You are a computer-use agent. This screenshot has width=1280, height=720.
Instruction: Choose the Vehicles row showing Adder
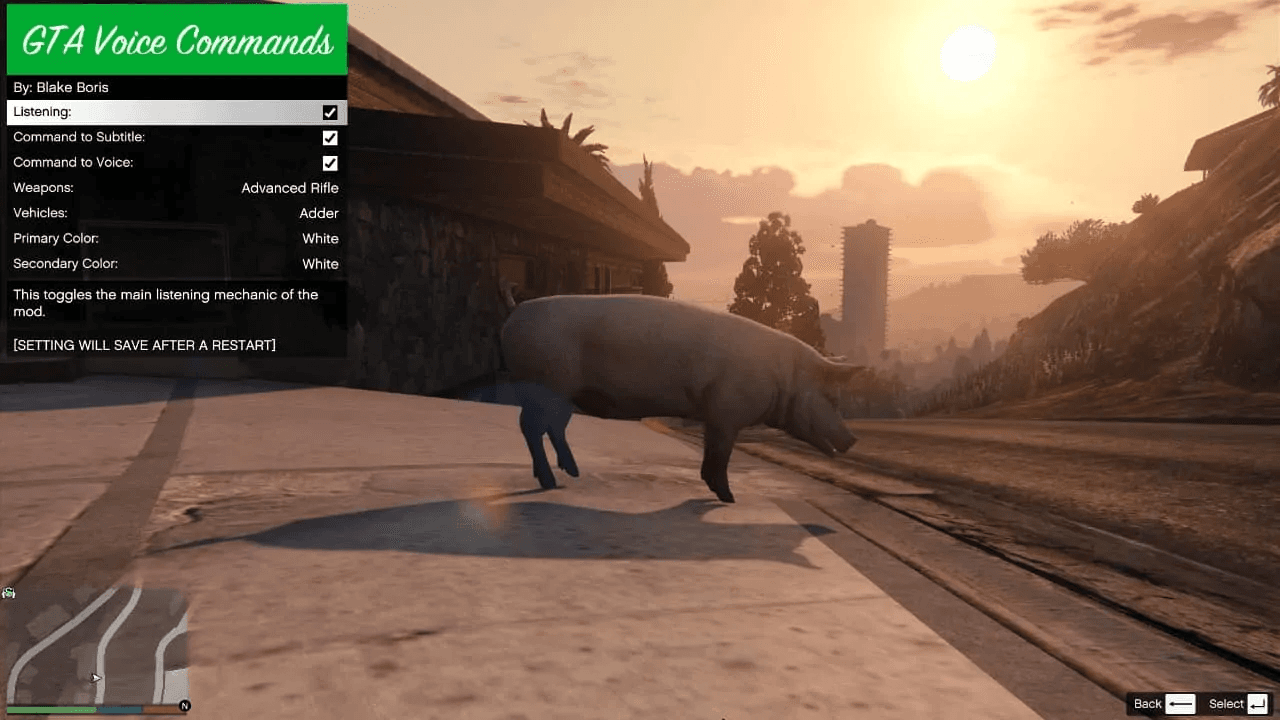coord(176,213)
